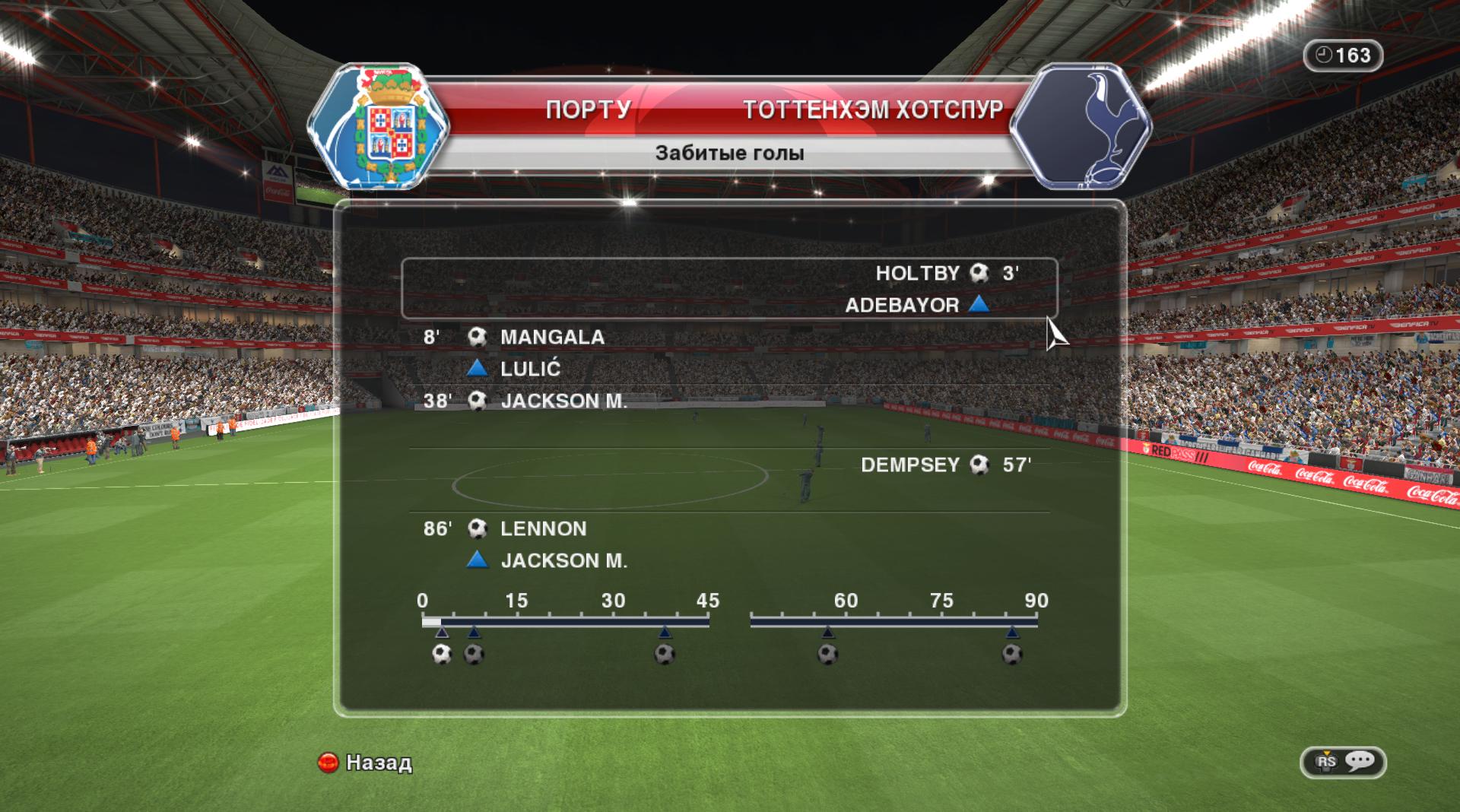Select Jackson M. 38' goal row
Screen dimensions: 1460x812
[563, 401]
